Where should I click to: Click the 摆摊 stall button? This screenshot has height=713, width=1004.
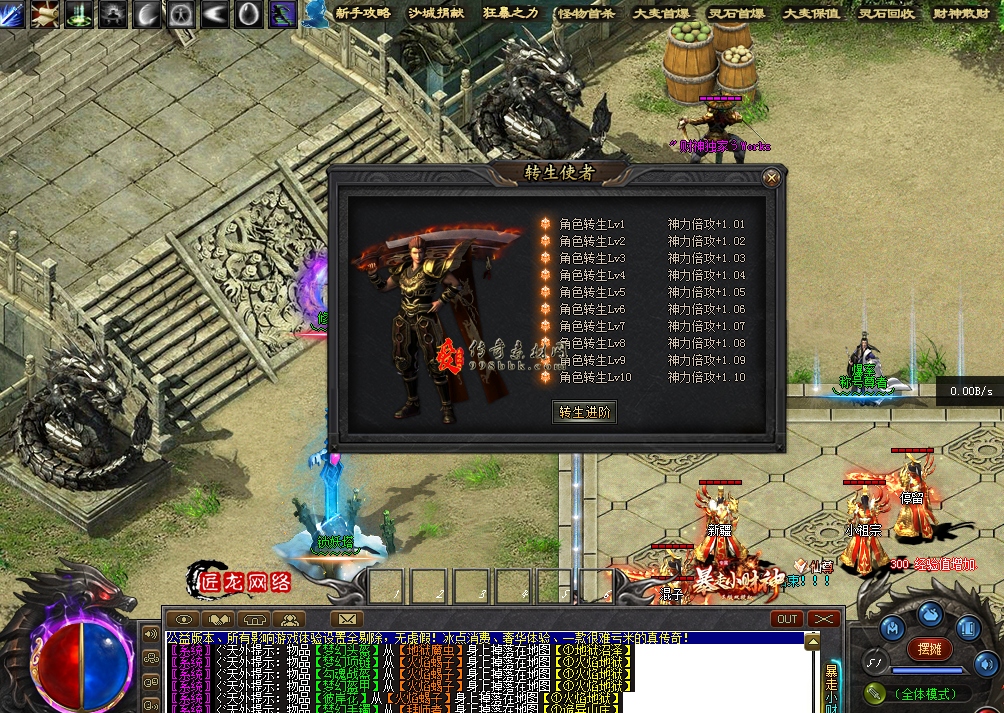929,649
